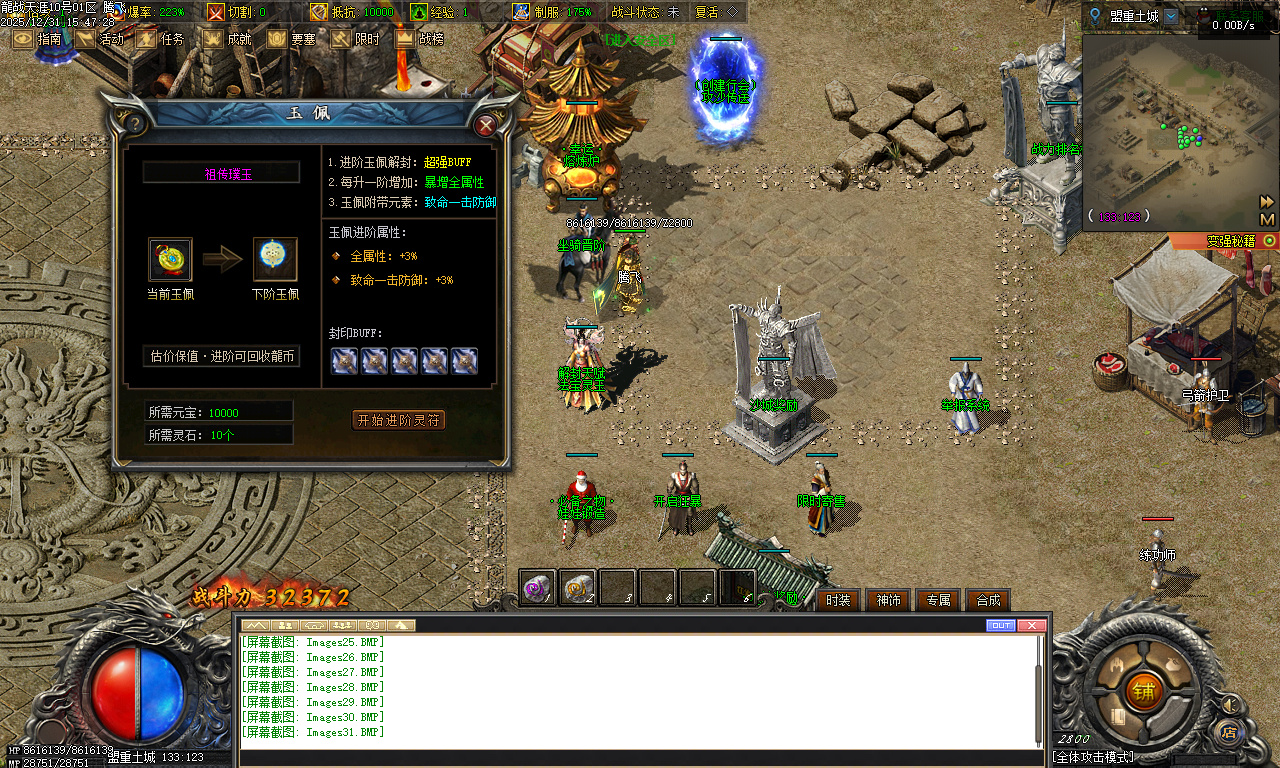Viewport: 1280px width, 768px height.
Task: Open the full map with the M button
Action: (1267, 219)
